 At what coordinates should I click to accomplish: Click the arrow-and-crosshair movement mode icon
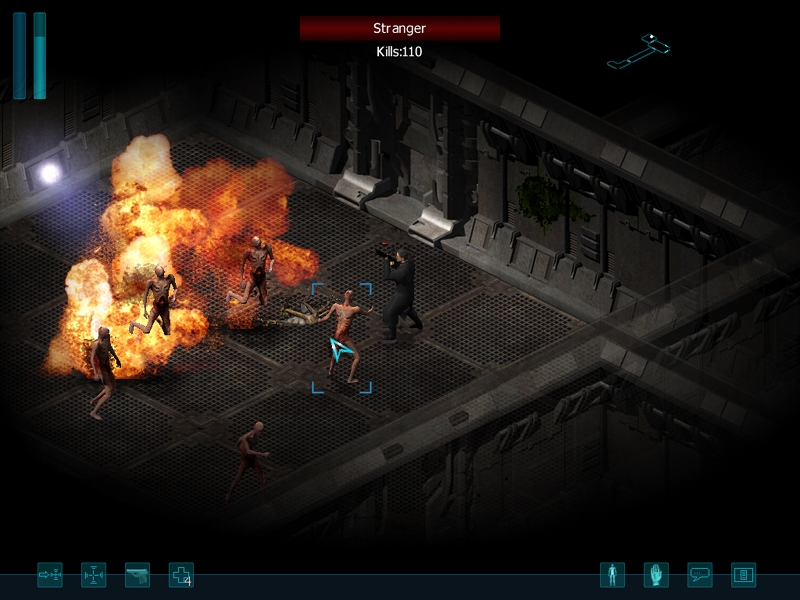[50, 575]
